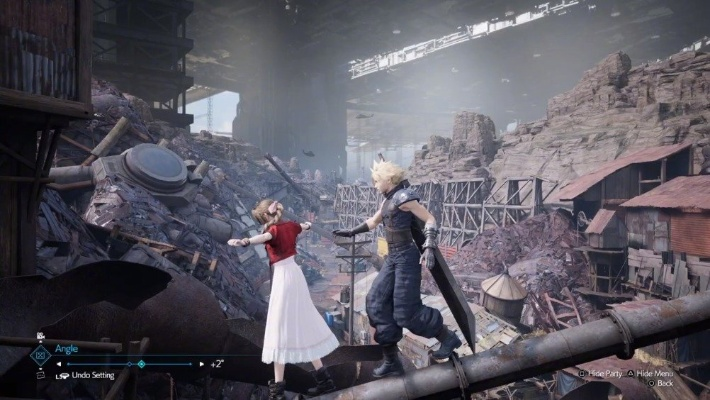Decrease the angle with the left arrow
This screenshot has height=400, width=710.
coord(58,363)
